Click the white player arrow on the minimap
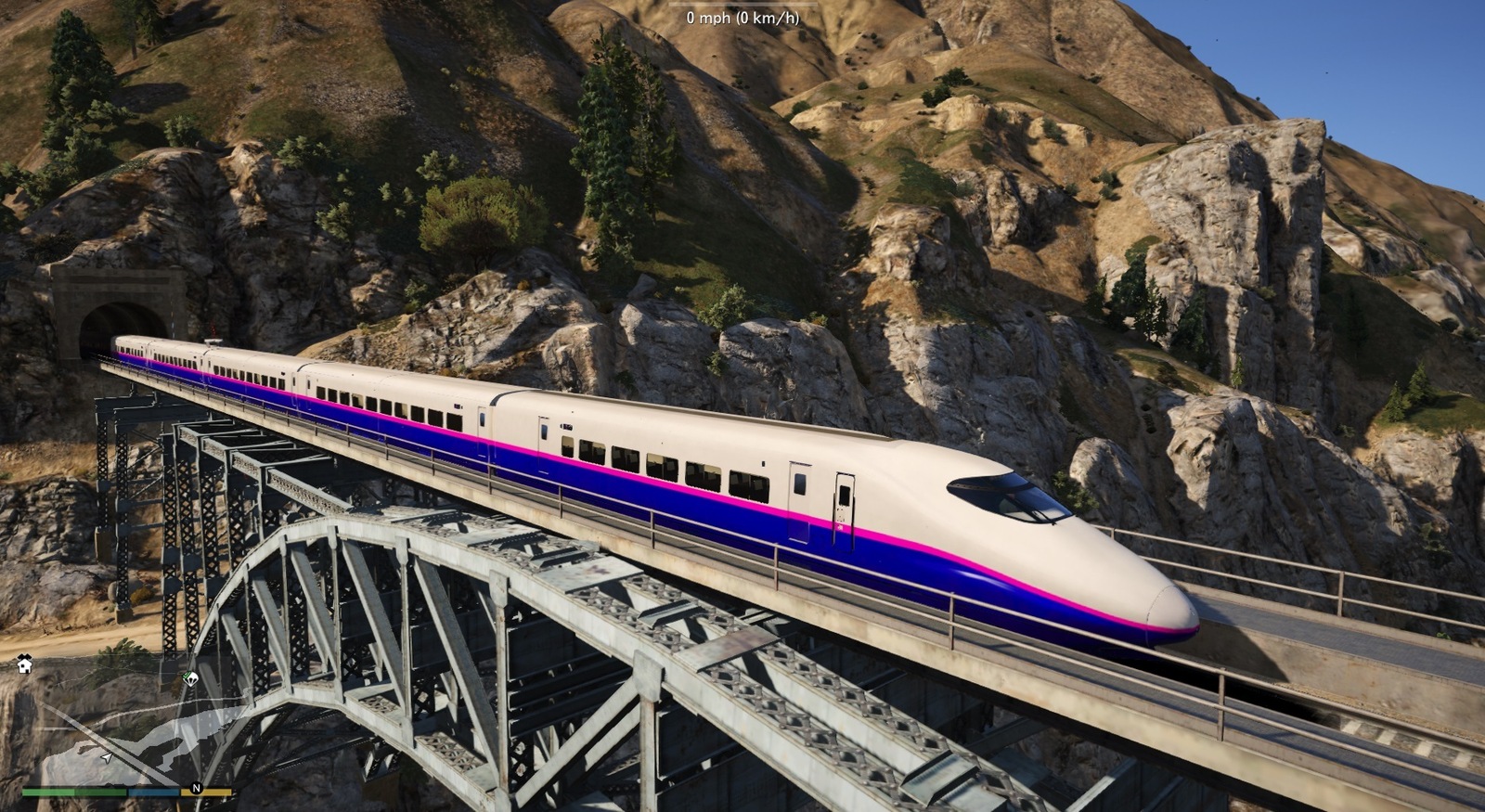Viewport: 1485px width, 812px height. coord(107,757)
